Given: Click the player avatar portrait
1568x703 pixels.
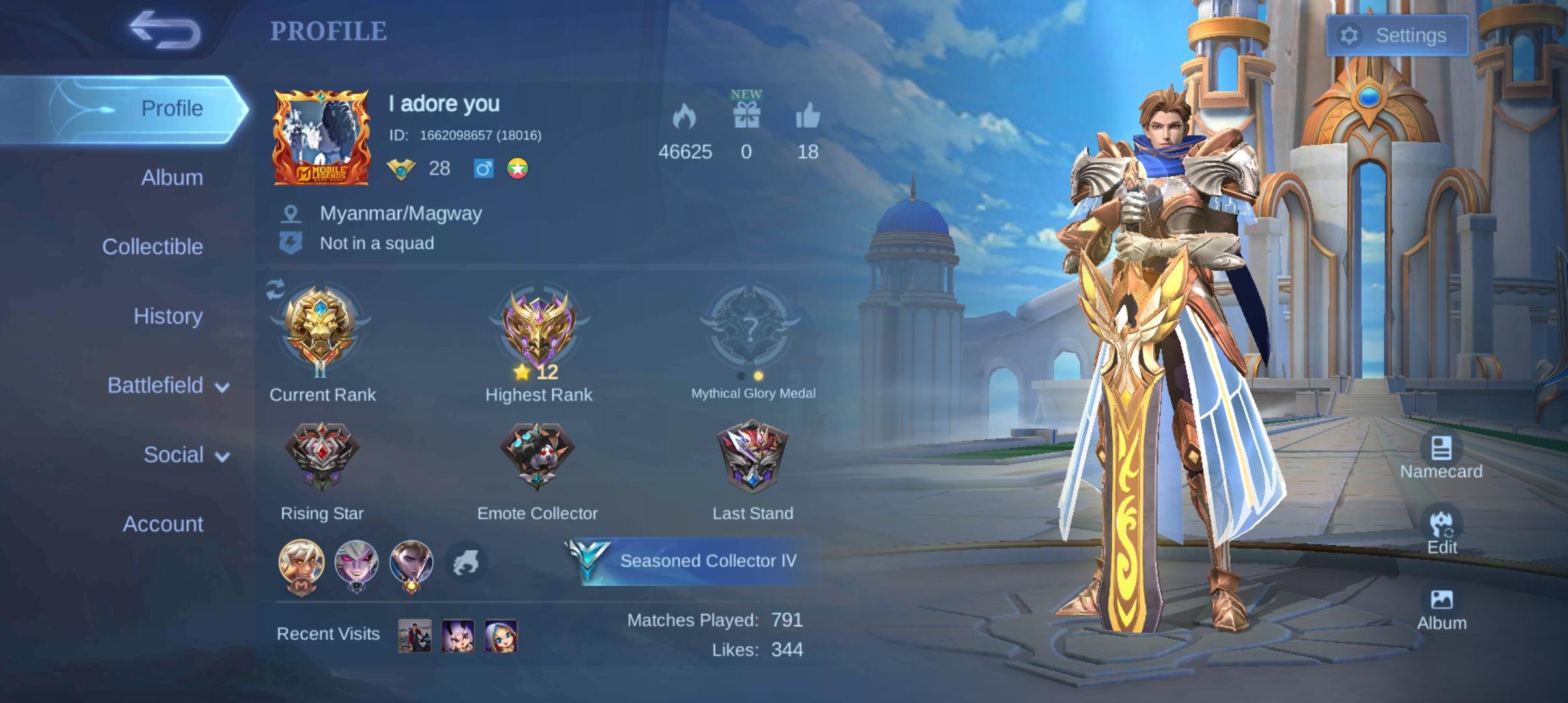Looking at the screenshot, I should pos(322,137).
